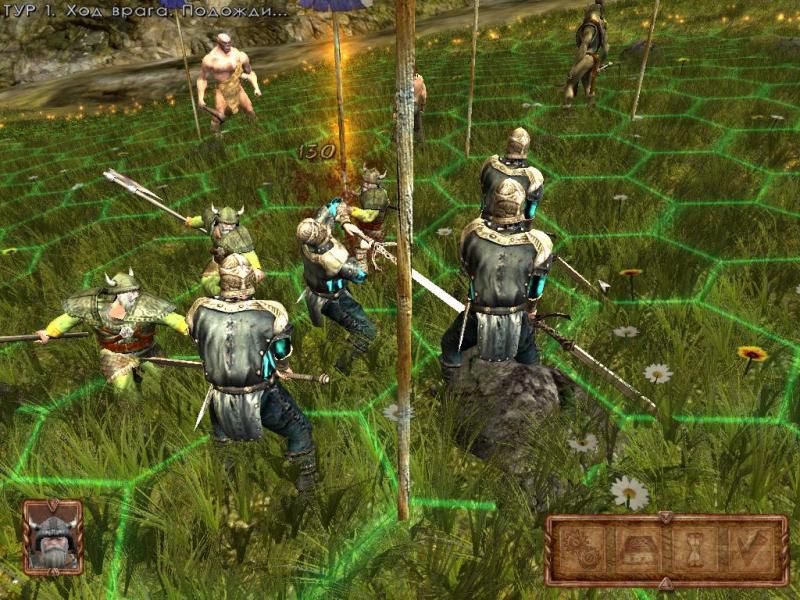This screenshot has height=600, width=800.
Task: Open the gears settings button
Action: coord(582,549)
